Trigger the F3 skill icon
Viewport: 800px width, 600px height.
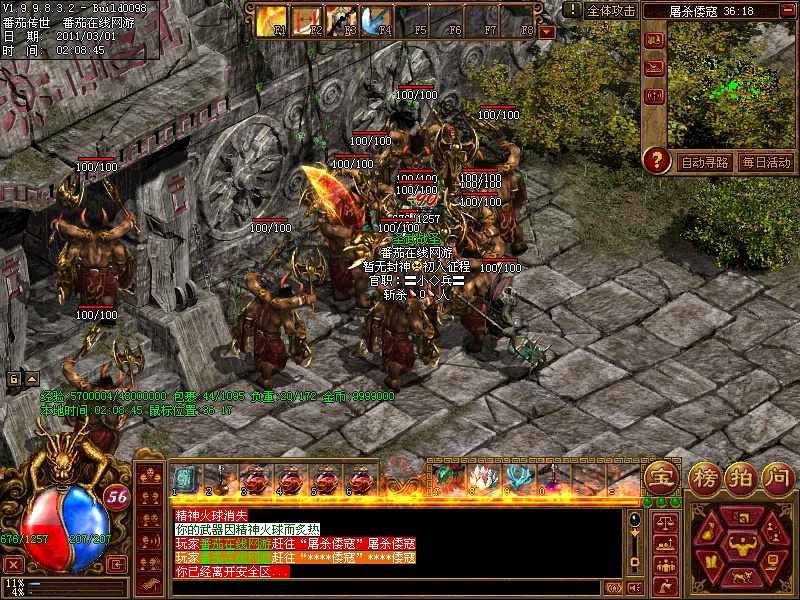click(342, 20)
